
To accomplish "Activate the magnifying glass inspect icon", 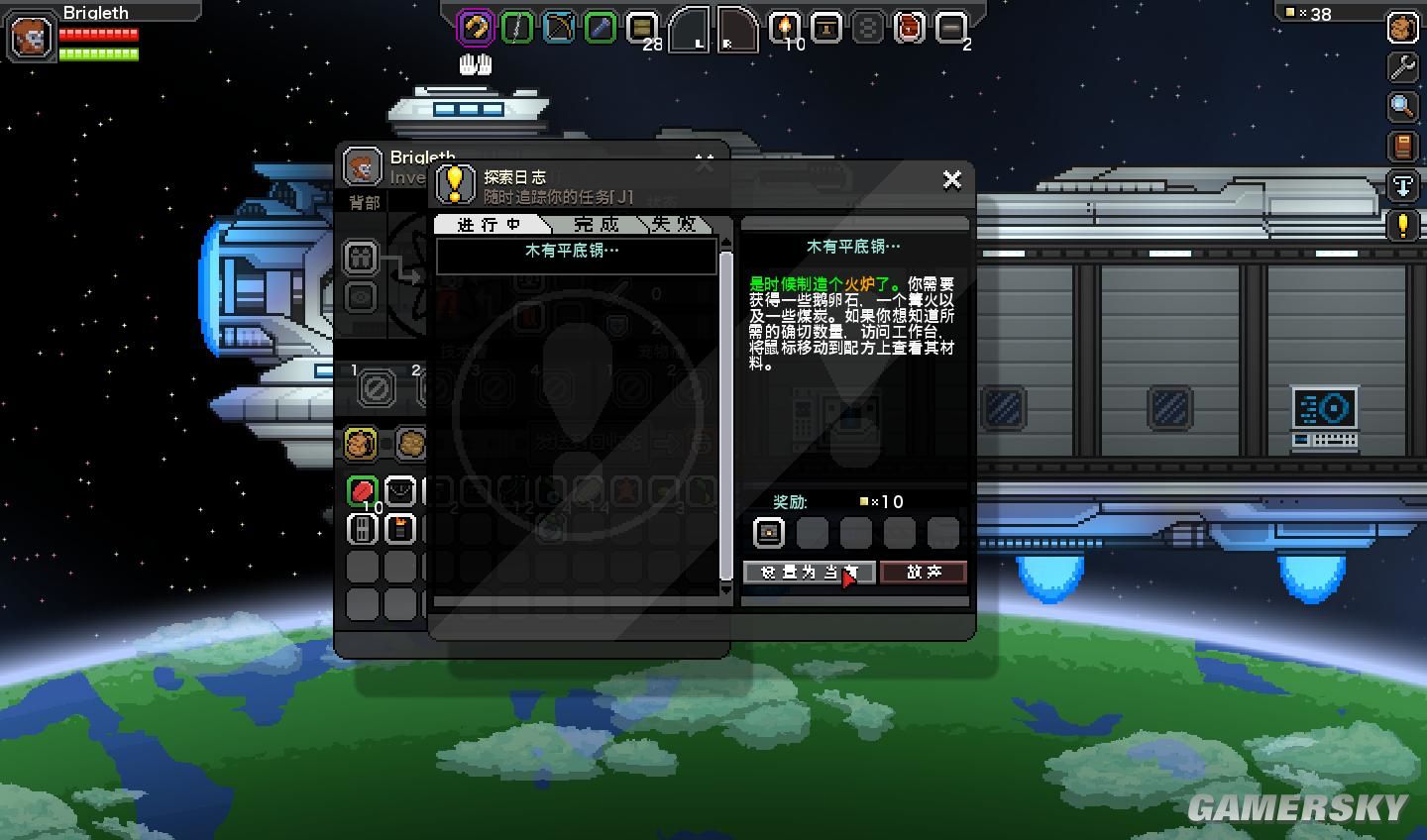I will [x=1402, y=106].
